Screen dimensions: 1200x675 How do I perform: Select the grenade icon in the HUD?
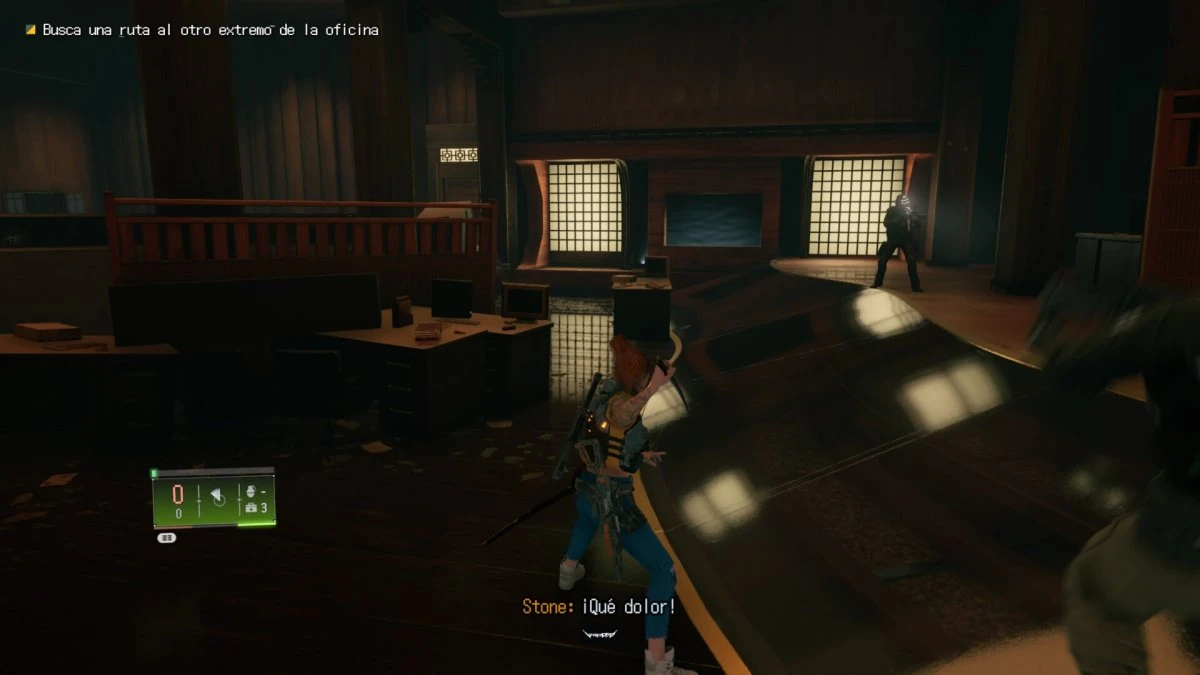250,492
